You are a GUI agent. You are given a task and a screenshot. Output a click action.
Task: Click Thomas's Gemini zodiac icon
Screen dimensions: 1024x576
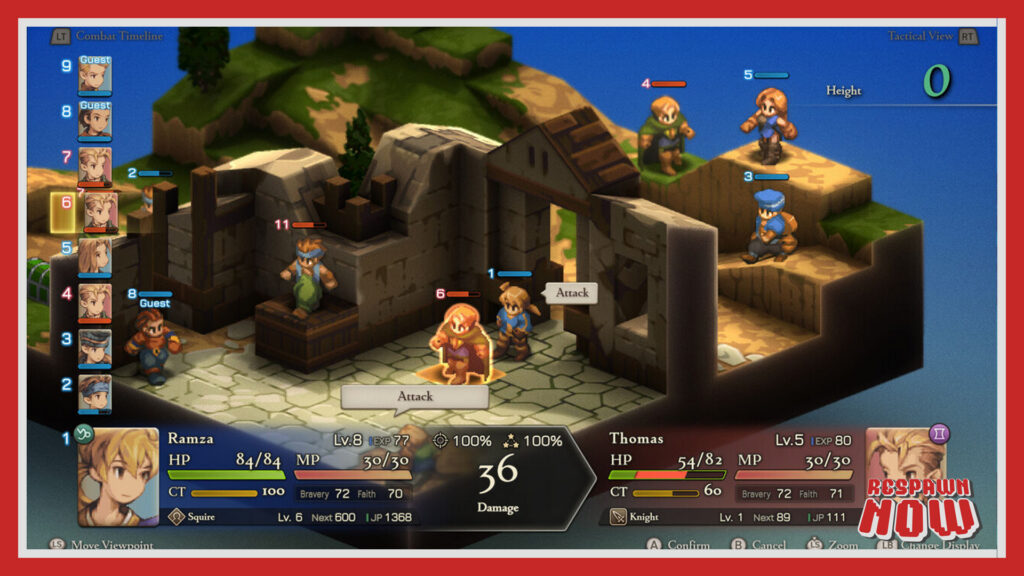coord(939,434)
